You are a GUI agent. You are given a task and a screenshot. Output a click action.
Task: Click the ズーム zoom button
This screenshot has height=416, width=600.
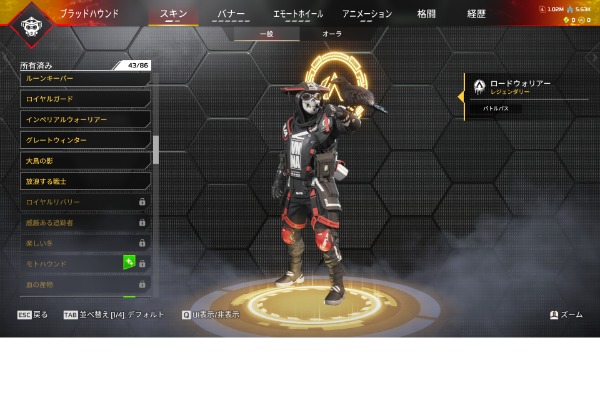[x=566, y=314]
